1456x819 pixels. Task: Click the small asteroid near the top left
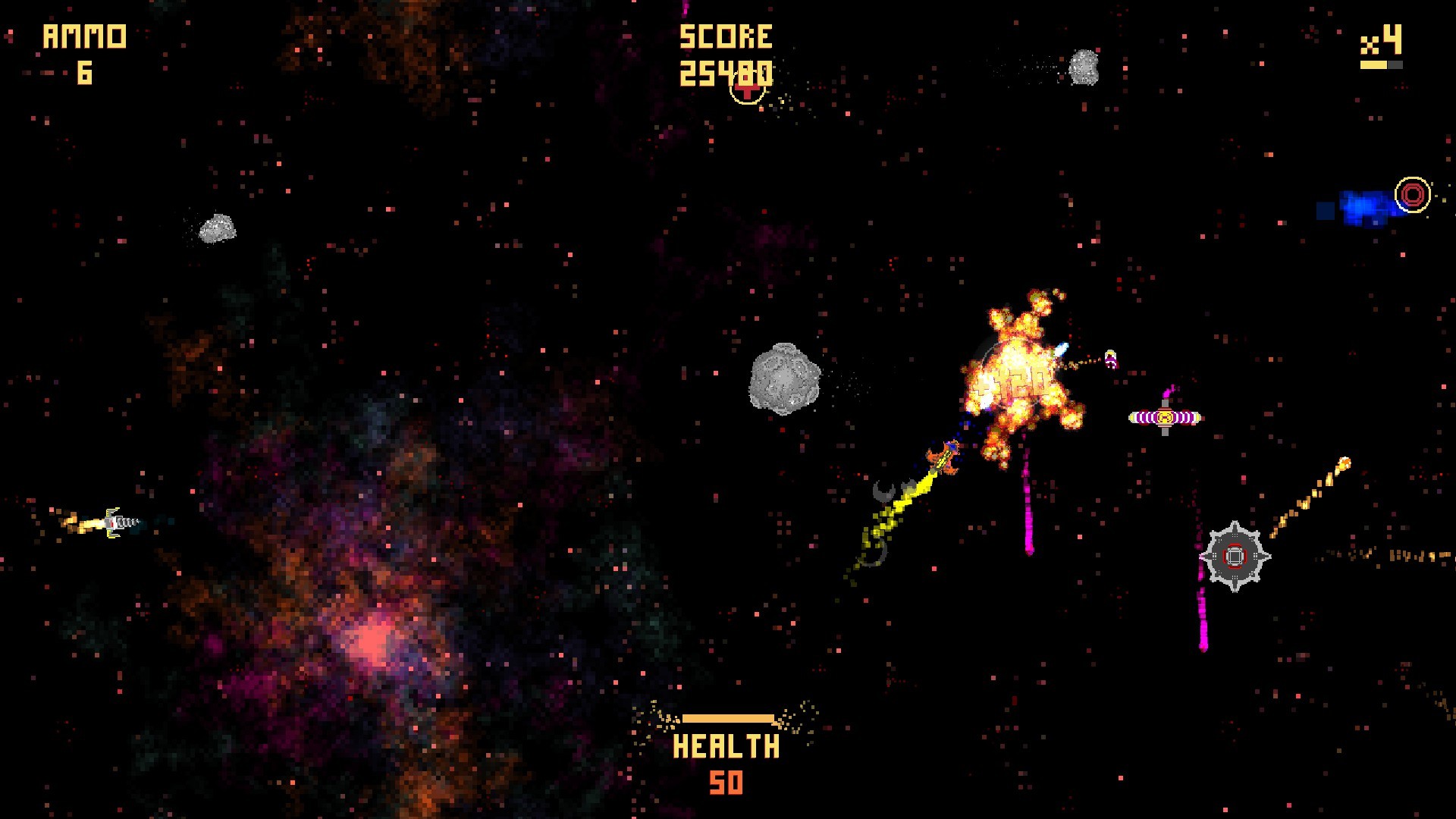click(x=217, y=229)
